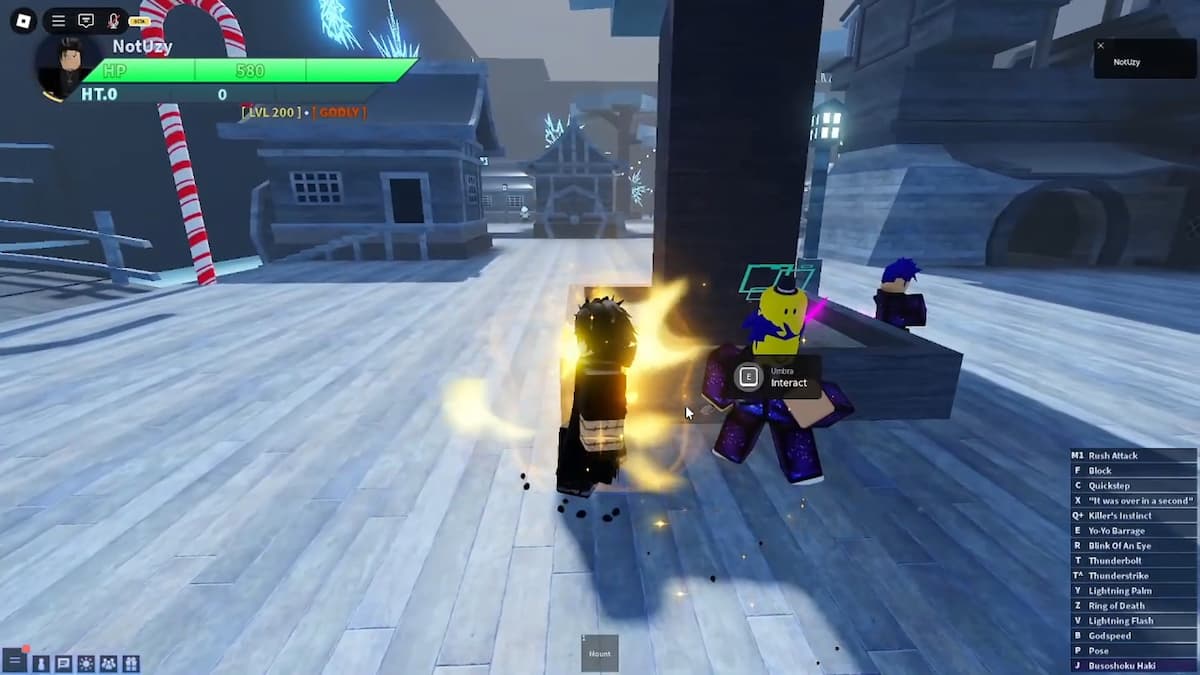1200x675 pixels.
Task: Open the group of people icon in the bottom toolbar
Action: (108, 663)
